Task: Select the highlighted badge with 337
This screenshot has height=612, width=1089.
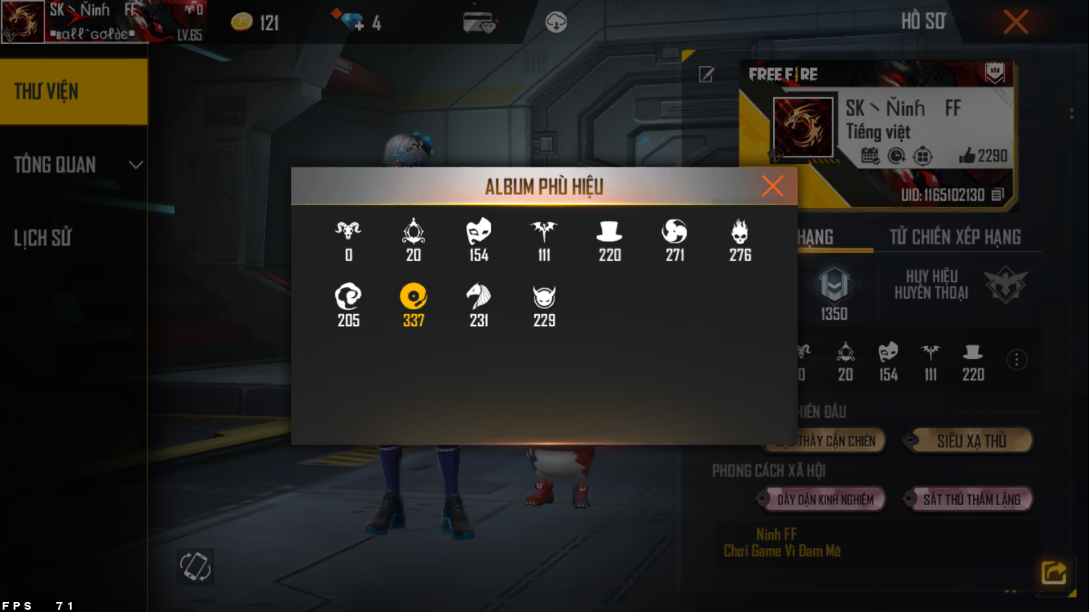Action: [x=413, y=296]
